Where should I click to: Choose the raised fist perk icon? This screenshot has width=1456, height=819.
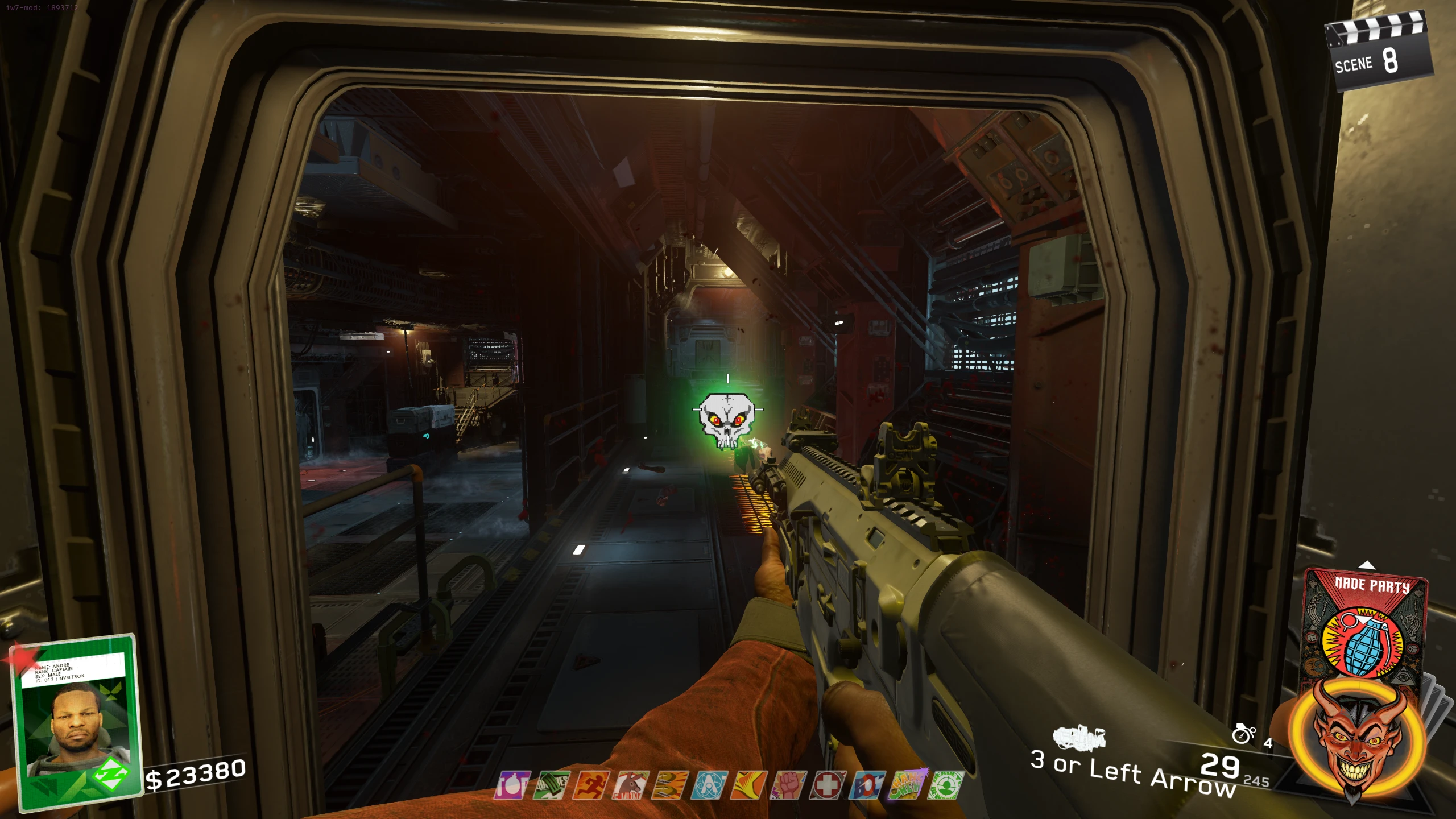click(788, 786)
